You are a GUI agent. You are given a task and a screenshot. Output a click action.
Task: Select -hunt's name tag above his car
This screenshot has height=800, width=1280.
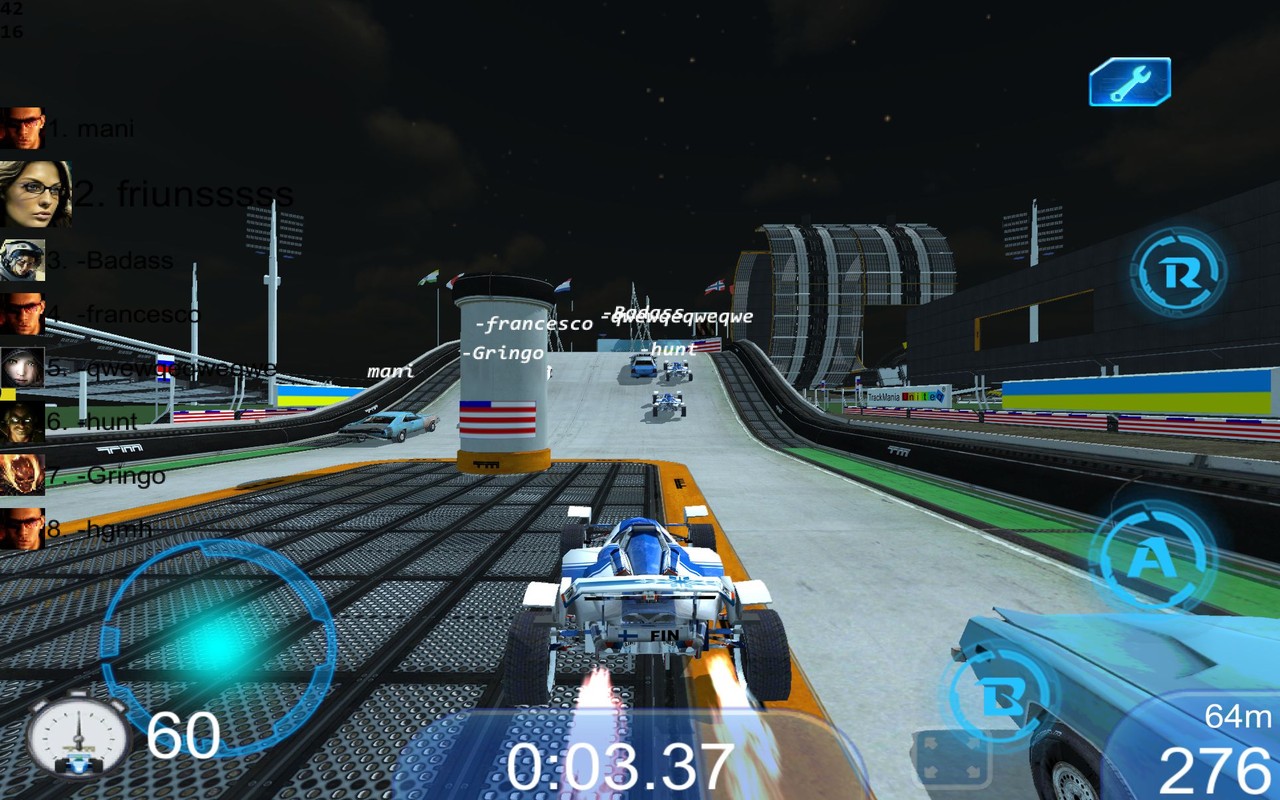coord(666,349)
